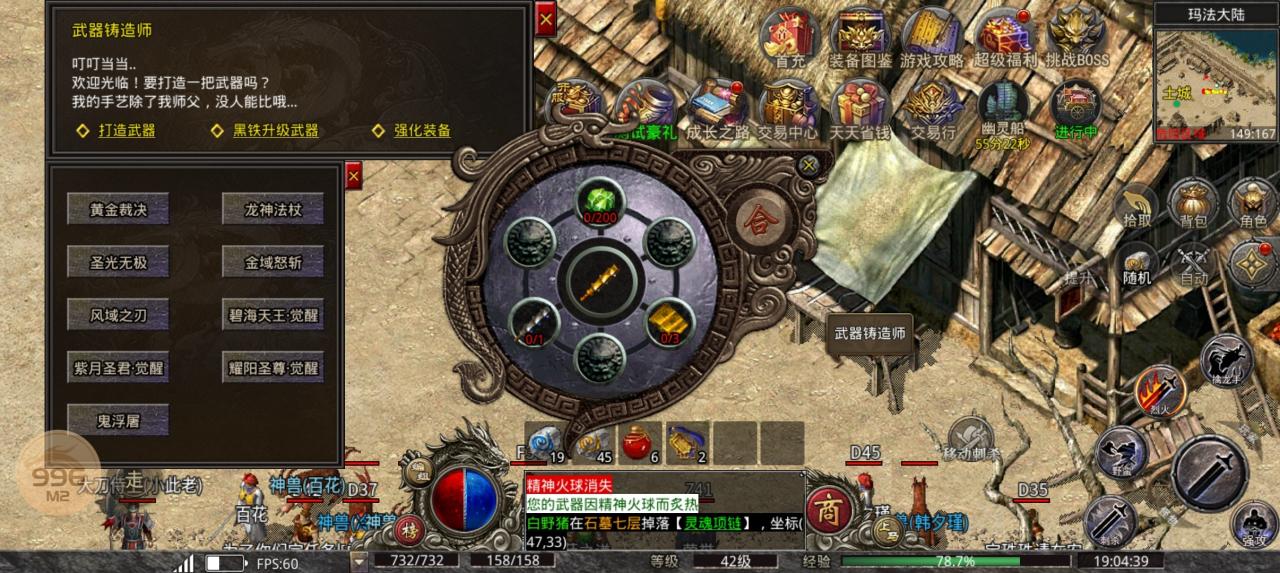The image size is (1280, 573).
Task: Select the 黄金裁决 weapon button
Action: (118, 208)
